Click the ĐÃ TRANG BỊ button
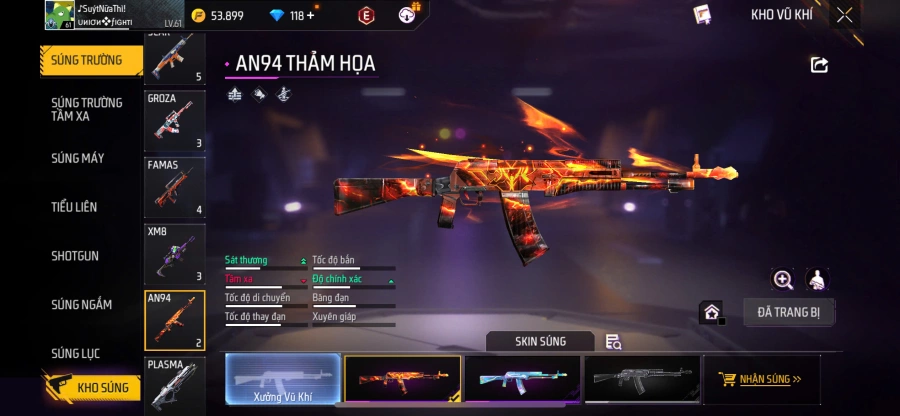The width and height of the screenshot is (900, 416). (x=788, y=312)
